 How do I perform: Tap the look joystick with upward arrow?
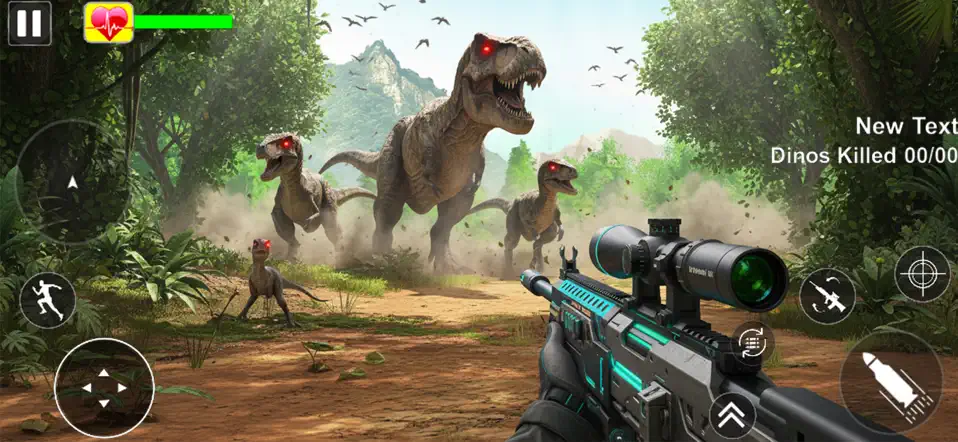tap(71, 182)
